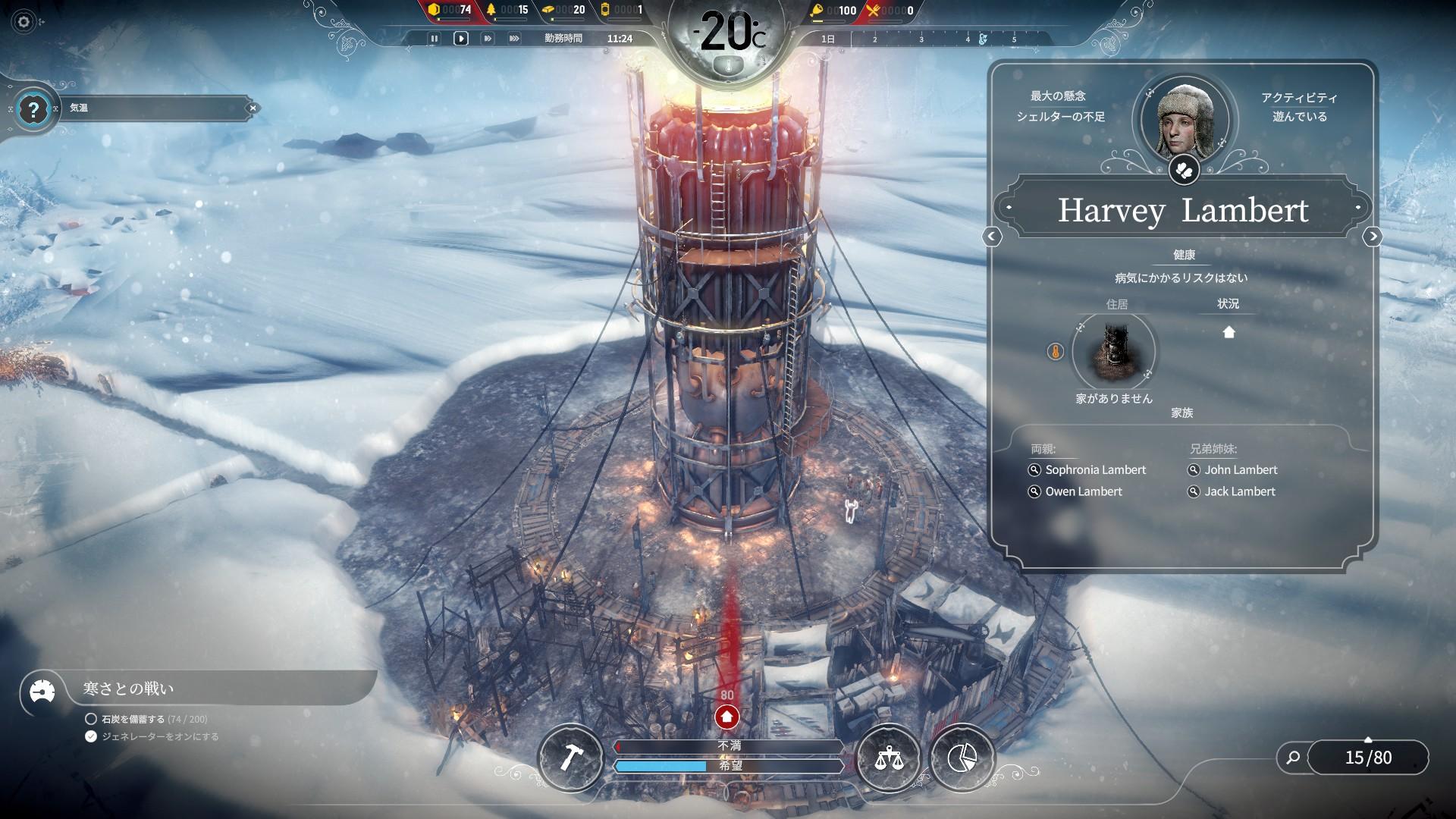This screenshot has width=1456, height=819.
Task: Show the previous citizen with left arrow
Action: [x=992, y=237]
